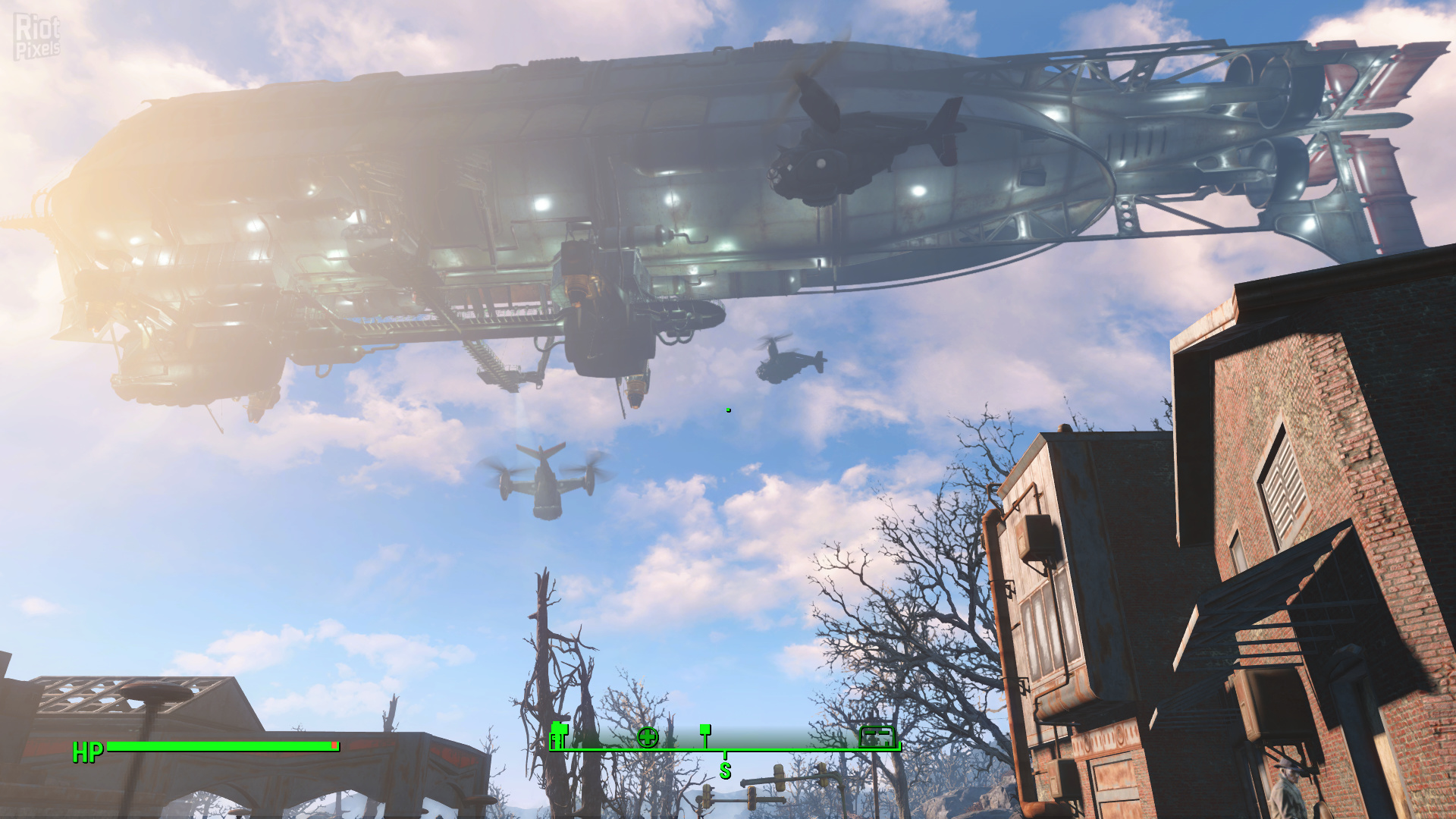Select the square quest marker on the compass

(705, 730)
